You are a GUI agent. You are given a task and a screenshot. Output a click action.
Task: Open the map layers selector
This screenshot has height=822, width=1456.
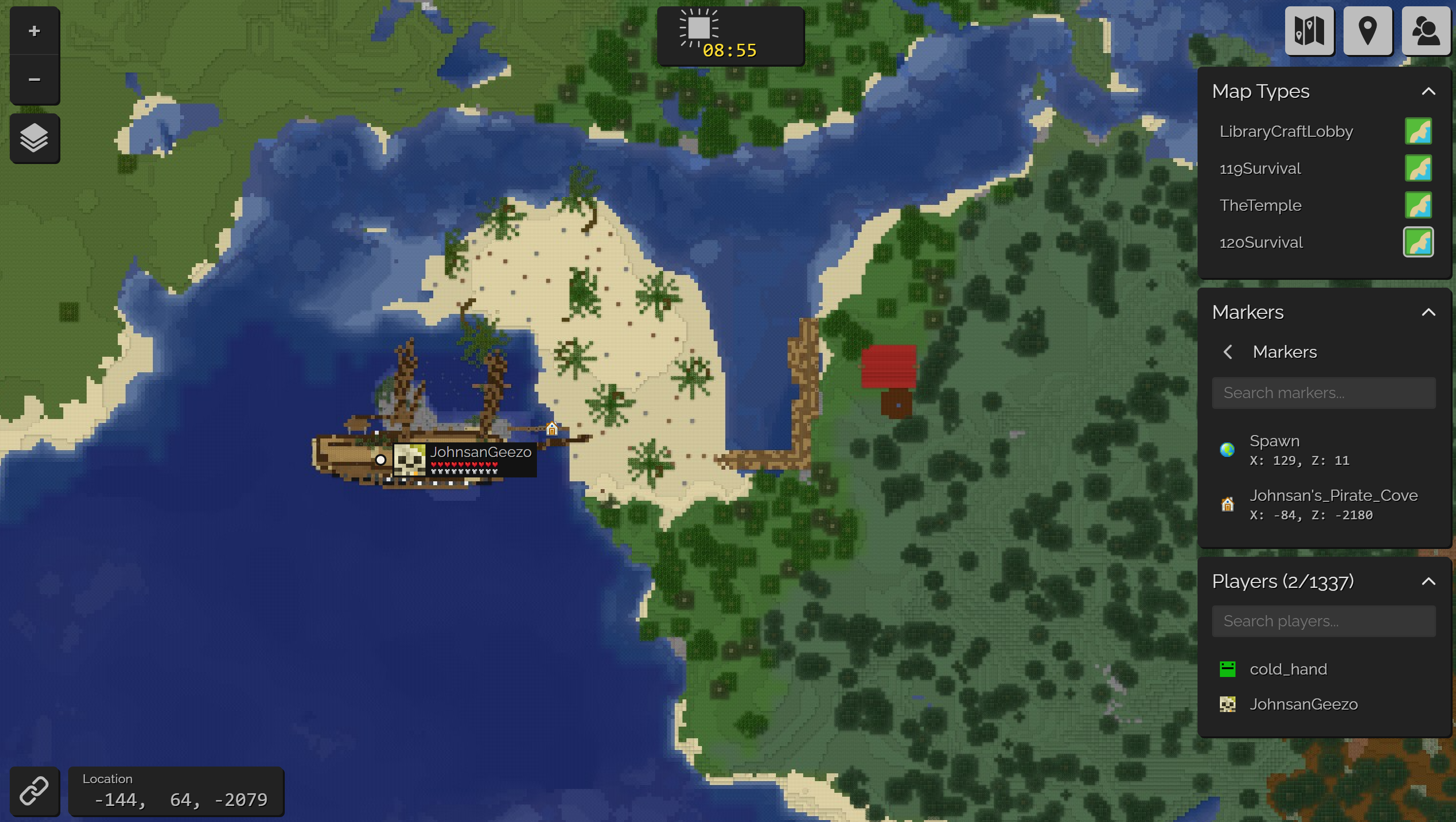[35, 137]
